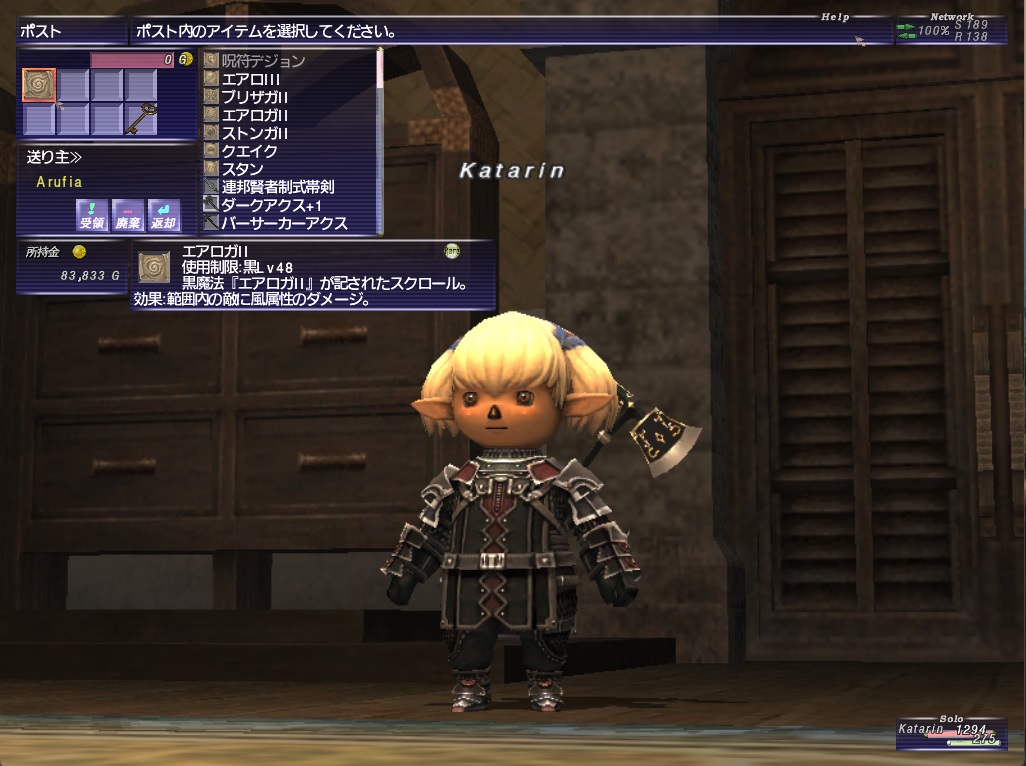Click the 廃棄 (discard) button

tap(126, 215)
